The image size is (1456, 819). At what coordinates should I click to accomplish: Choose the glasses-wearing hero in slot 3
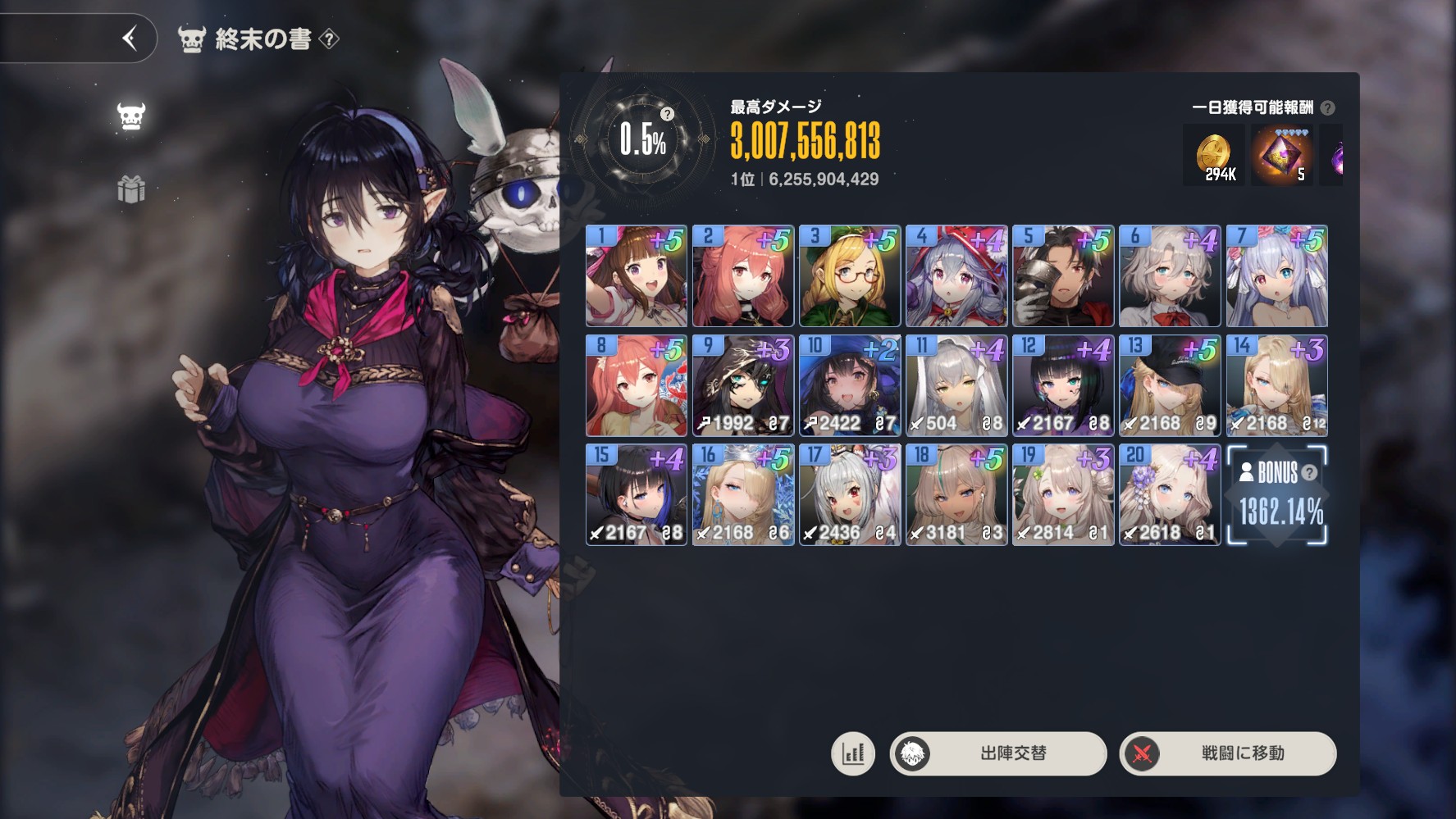pos(850,276)
